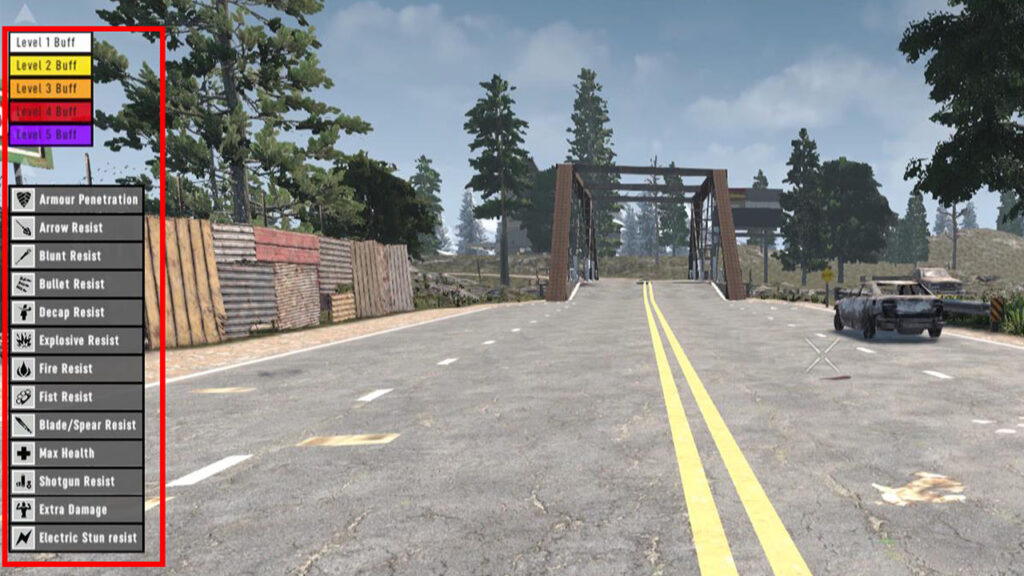The width and height of the screenshot is (1024, 576).
Task: Choose the purple Level 5 Buff entry
Action: point(50,134)
